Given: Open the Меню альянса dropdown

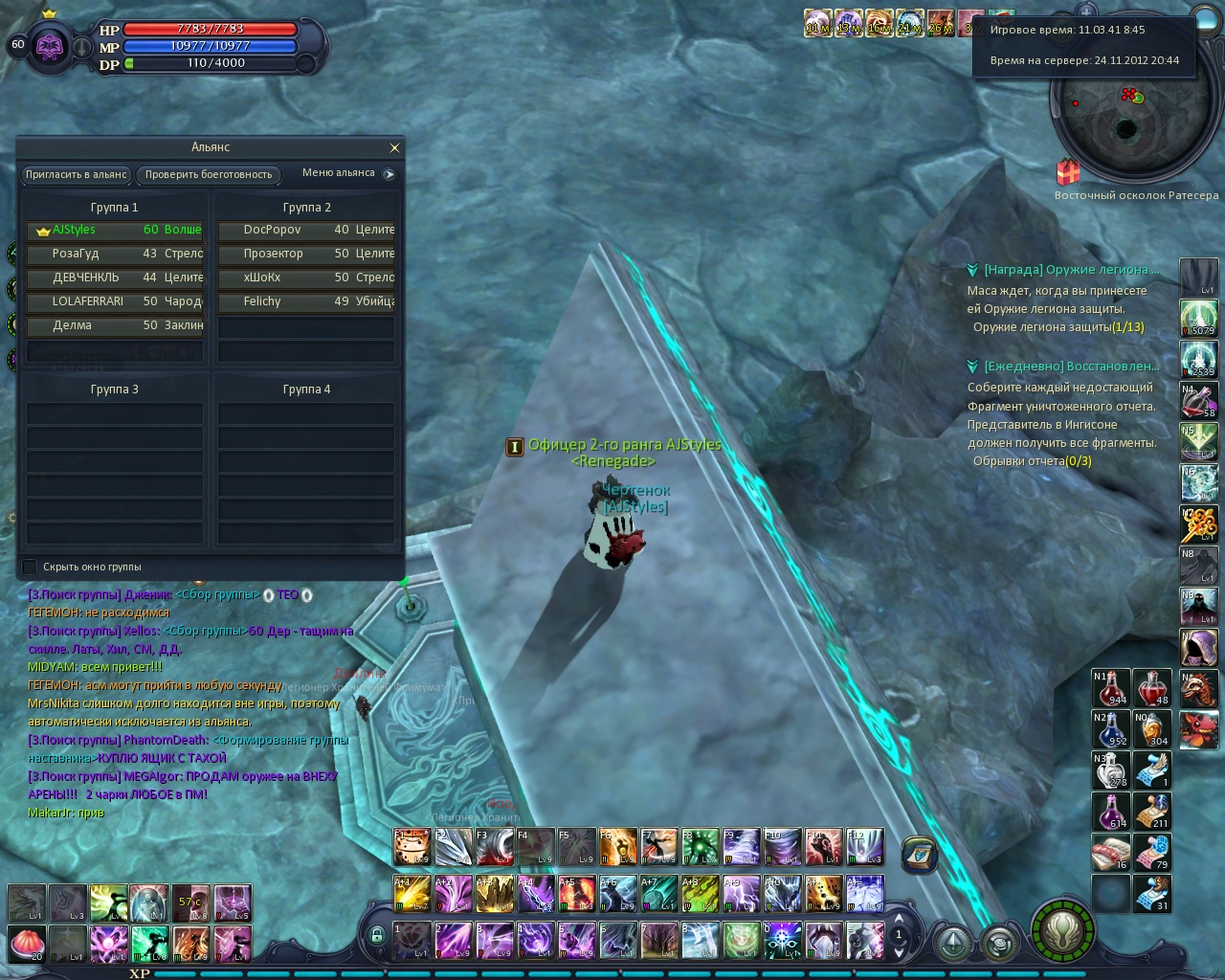Looking at the screenshot, I should tap(389, 174).
